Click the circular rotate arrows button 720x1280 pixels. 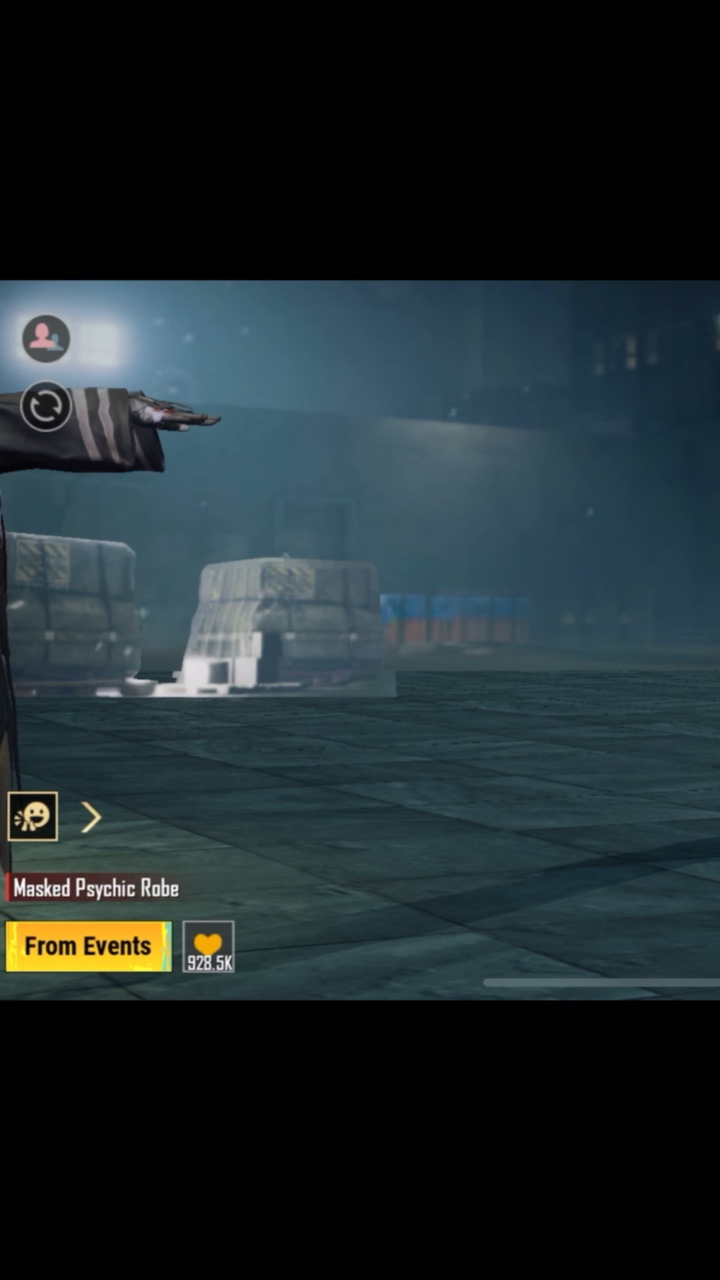[46, 407]
